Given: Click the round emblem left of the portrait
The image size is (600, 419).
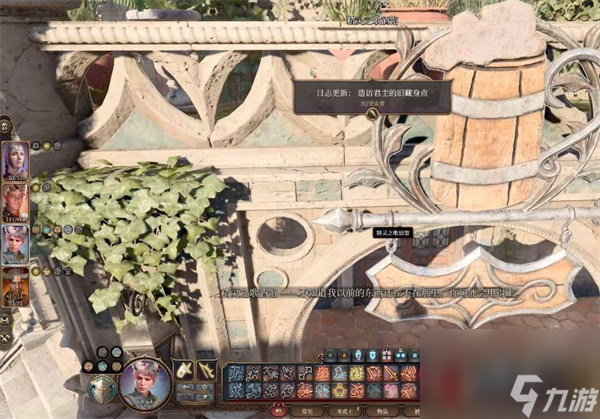Looking at the screenshot, I should click(x=101, y=388).
